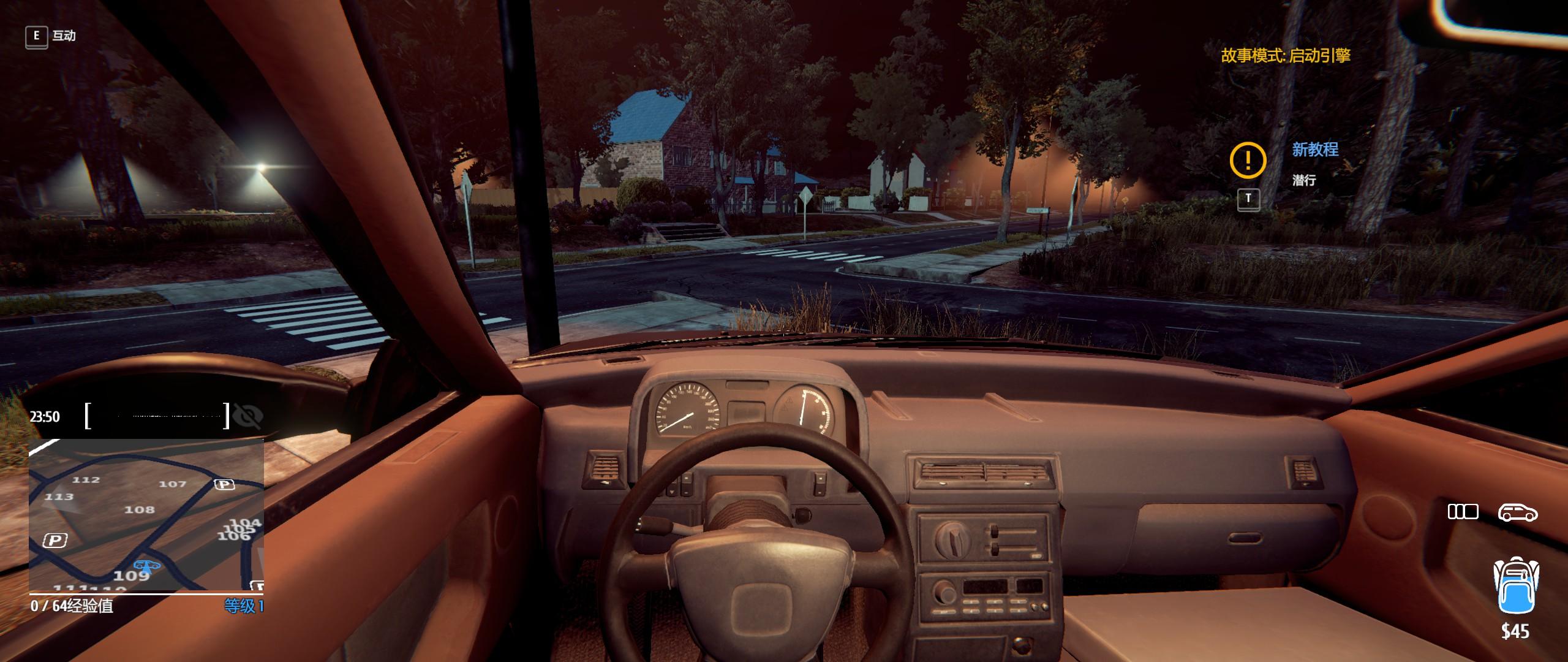
Task: Click the blue car marker on the minimap
Action: tap(146, 566)
